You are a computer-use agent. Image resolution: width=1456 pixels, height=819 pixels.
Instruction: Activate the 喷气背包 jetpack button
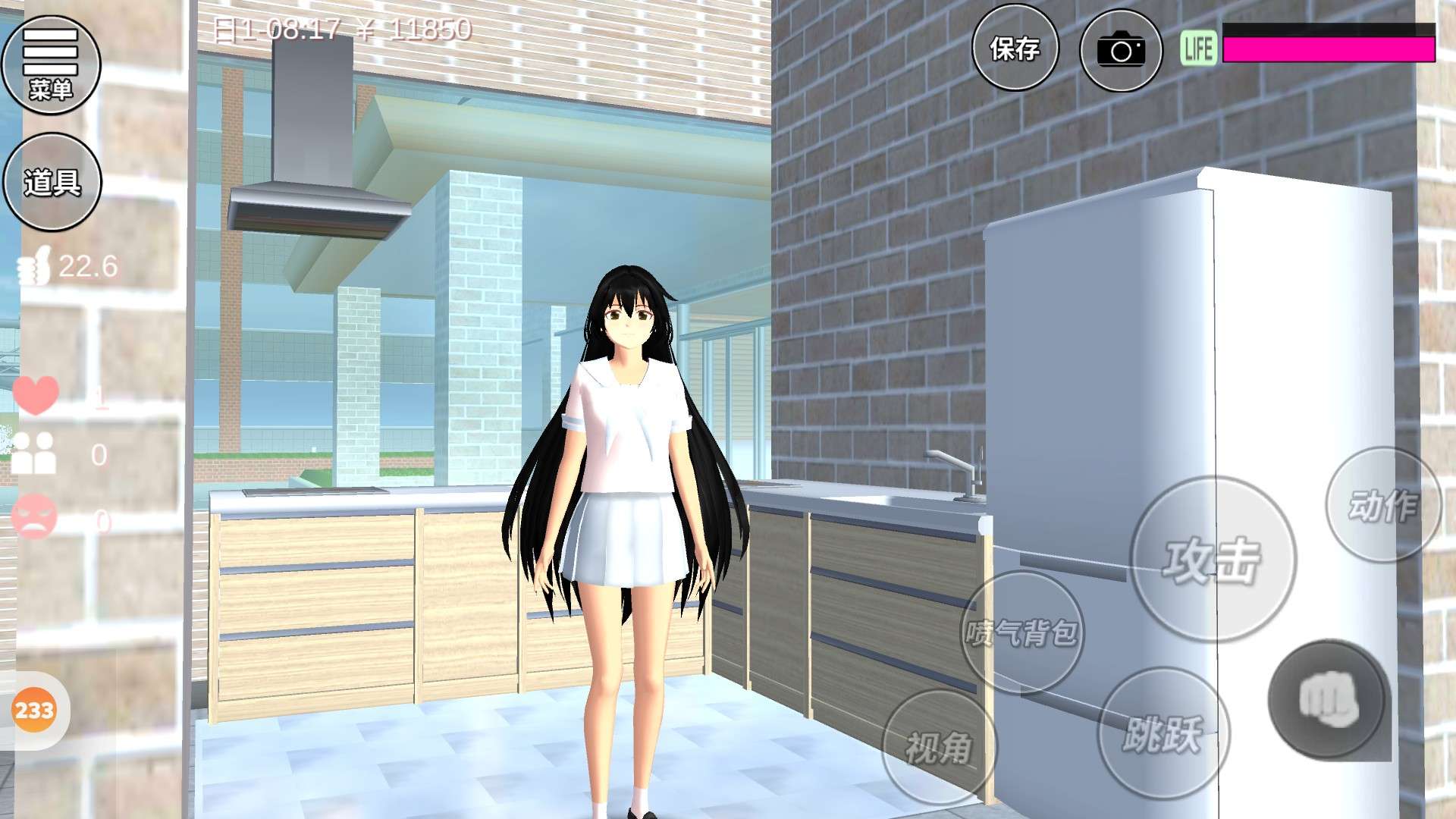[1021, 632]
